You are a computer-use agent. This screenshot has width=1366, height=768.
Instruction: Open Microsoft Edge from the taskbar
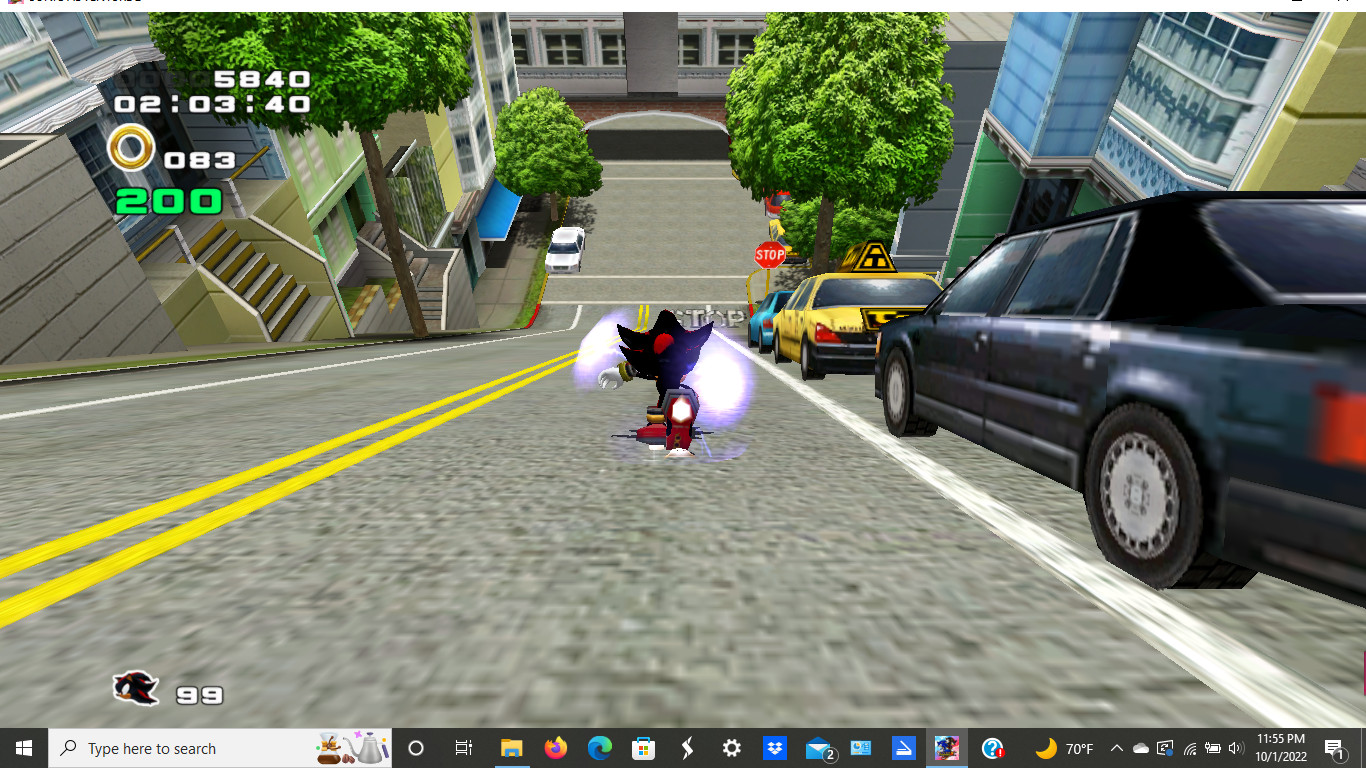[600, 748]
